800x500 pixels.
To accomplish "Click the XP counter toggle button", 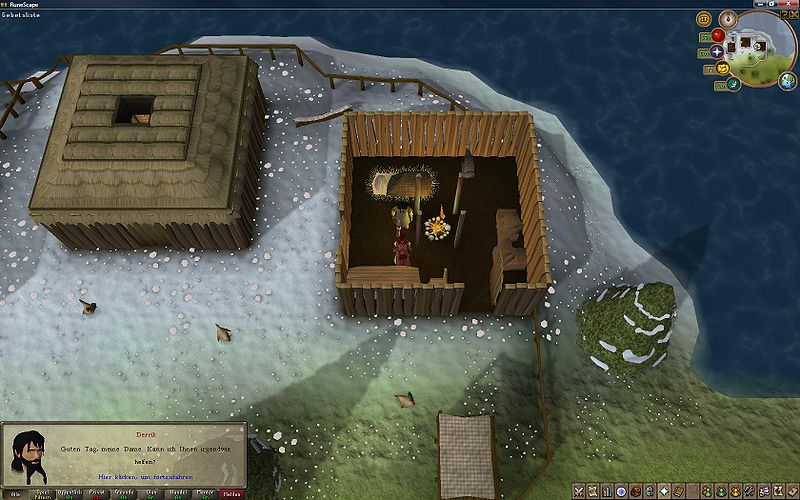I will pyautogui.click(x=704, y=19).
